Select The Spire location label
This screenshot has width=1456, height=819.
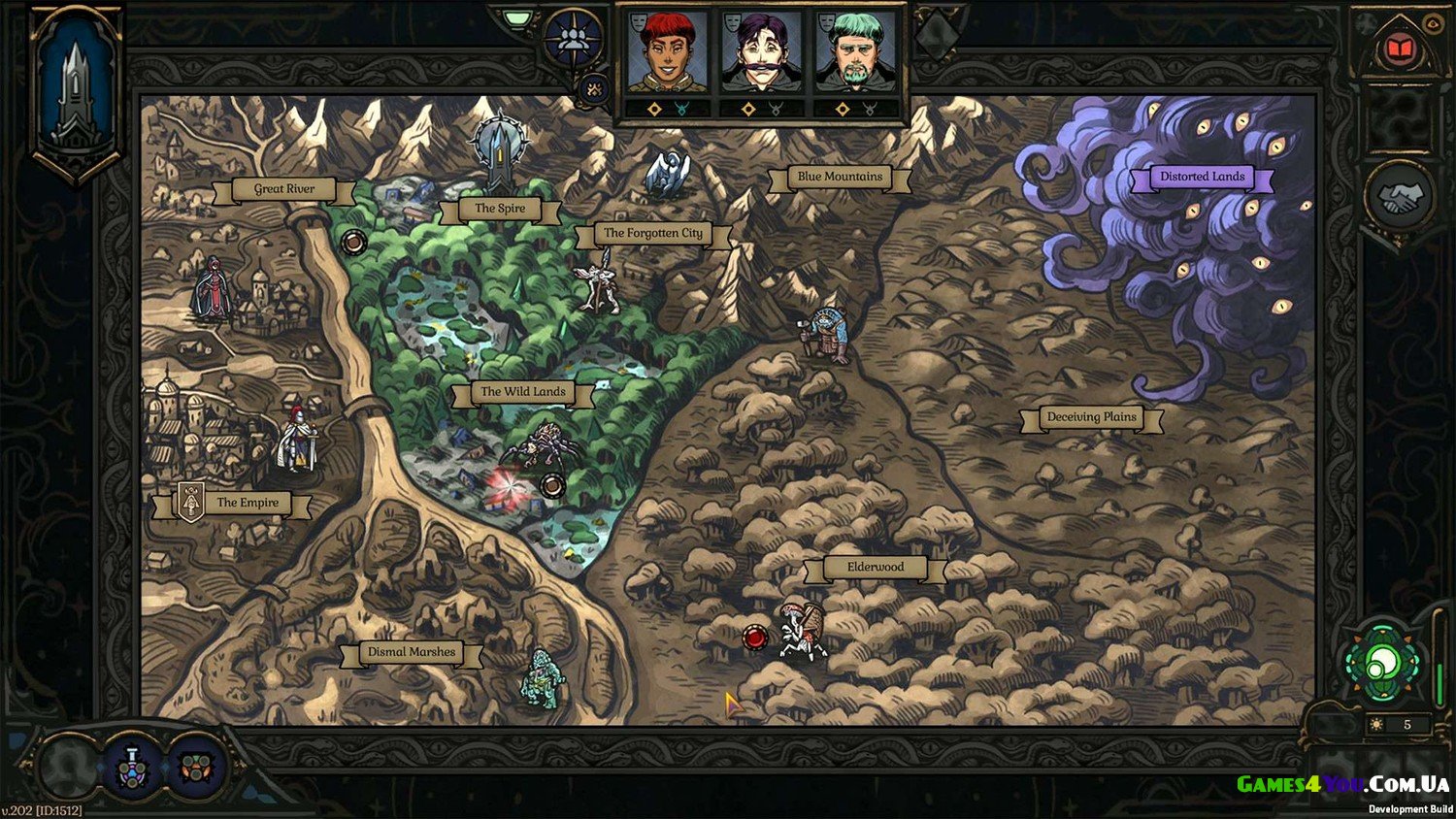500,209
